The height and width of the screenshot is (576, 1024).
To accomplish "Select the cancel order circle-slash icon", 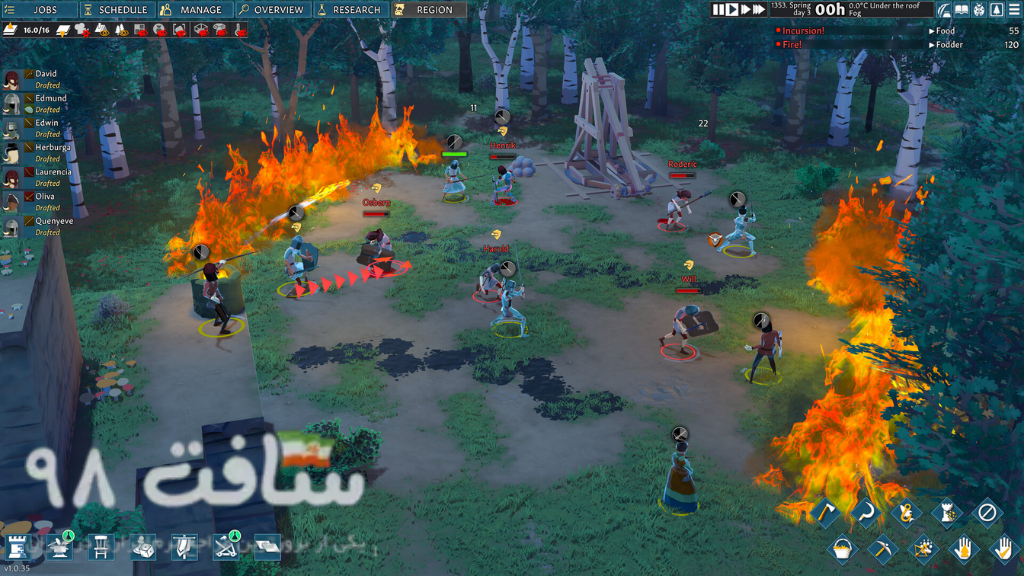I will (987, 513).
